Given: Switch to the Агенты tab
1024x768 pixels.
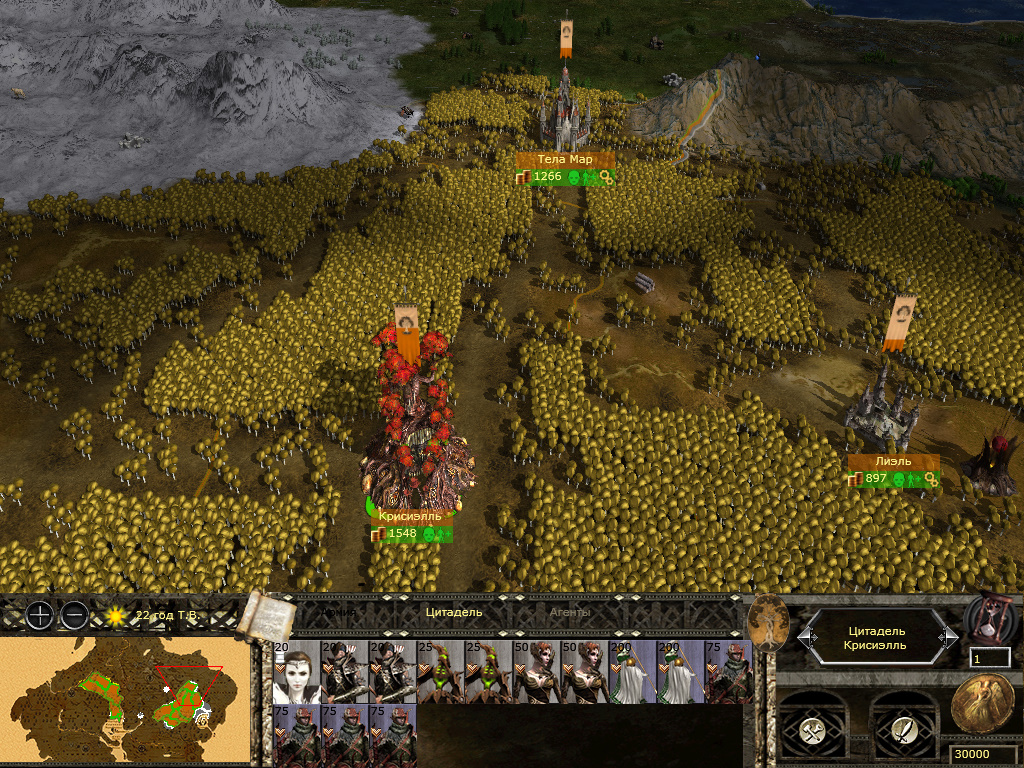Looking at the screenshot, I should 570,612.
